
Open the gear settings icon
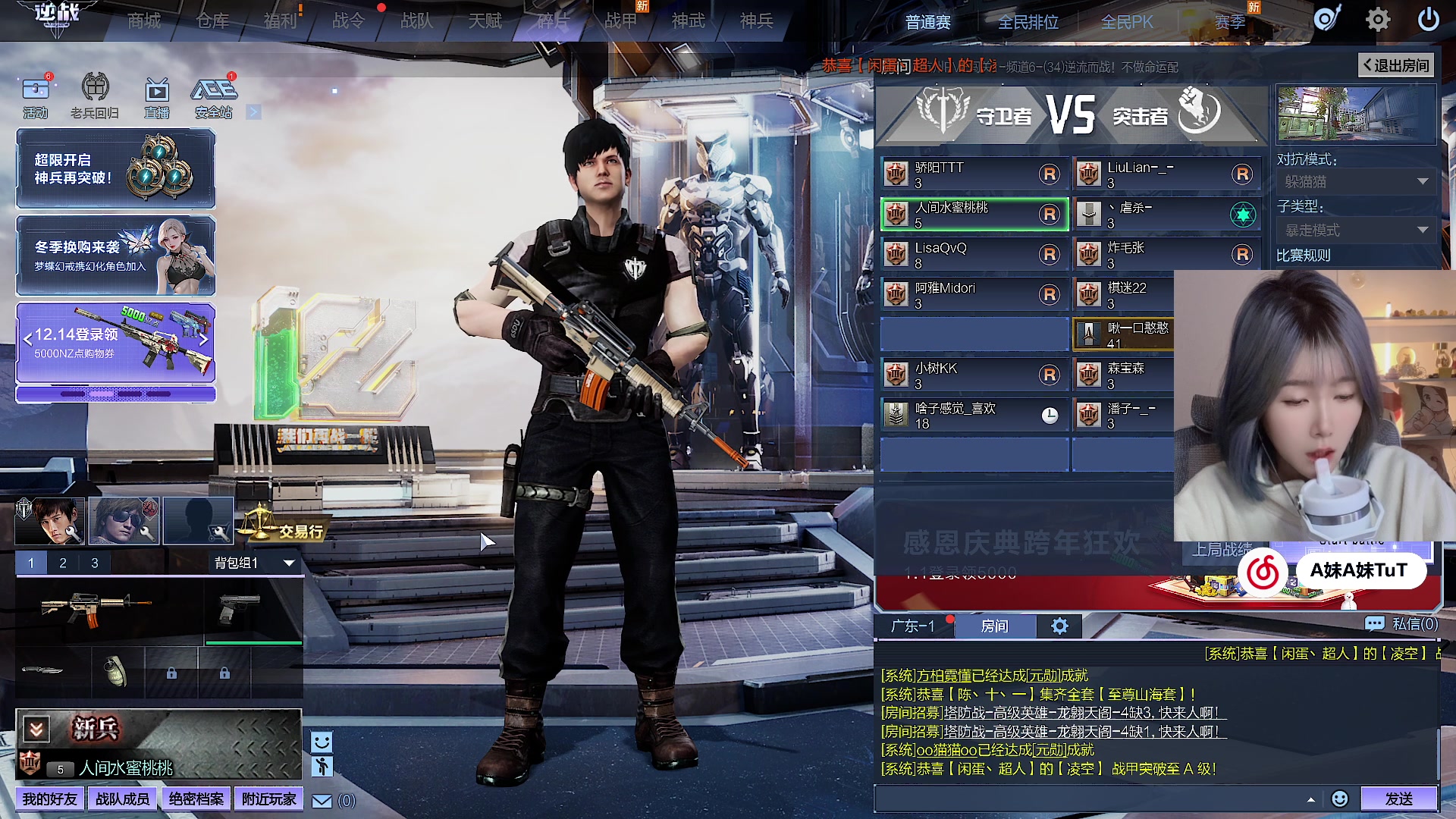coord(1377,20)
